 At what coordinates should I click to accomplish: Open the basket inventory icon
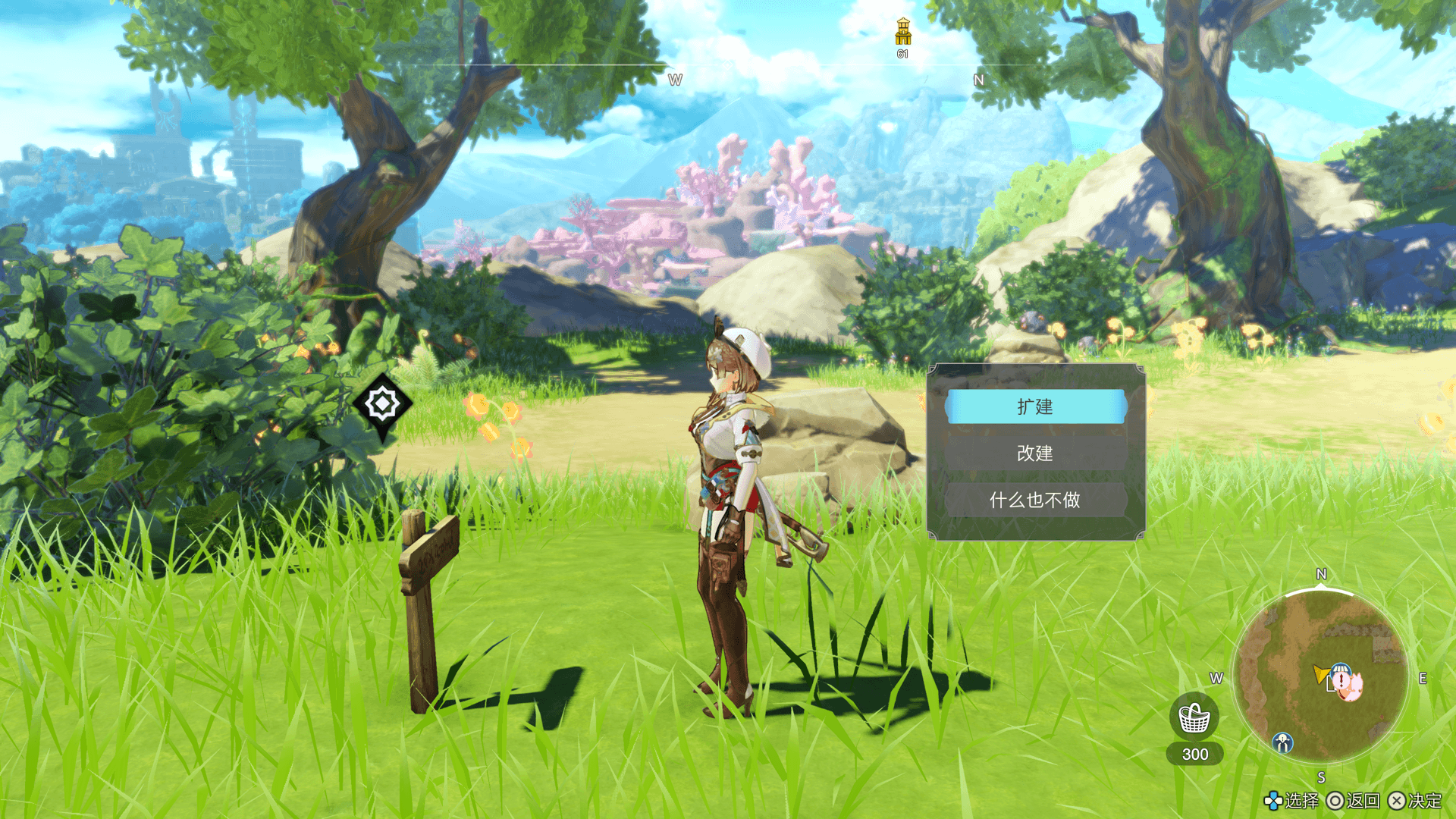click(x=1194, y=717)
